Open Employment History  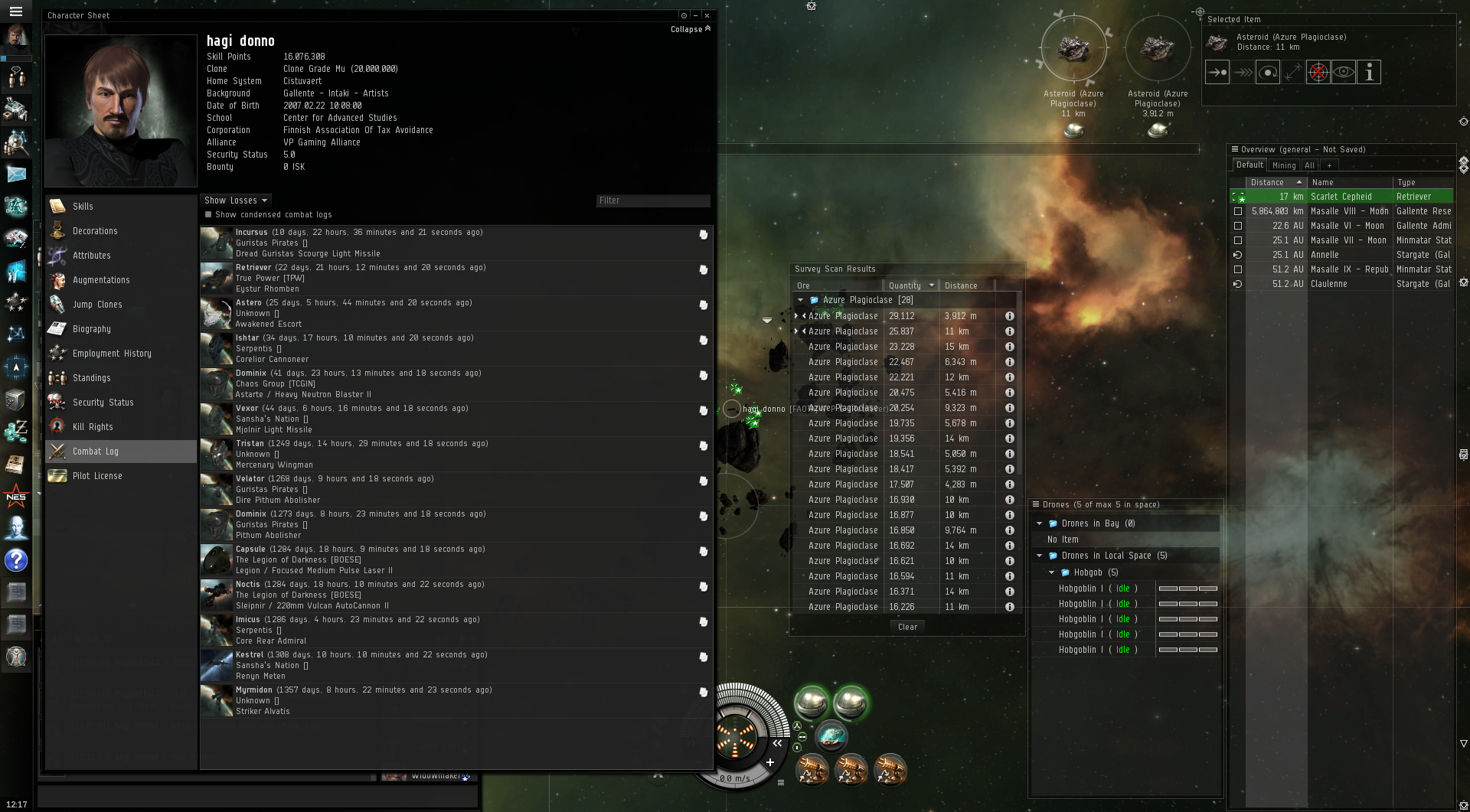tap(112, 354)
